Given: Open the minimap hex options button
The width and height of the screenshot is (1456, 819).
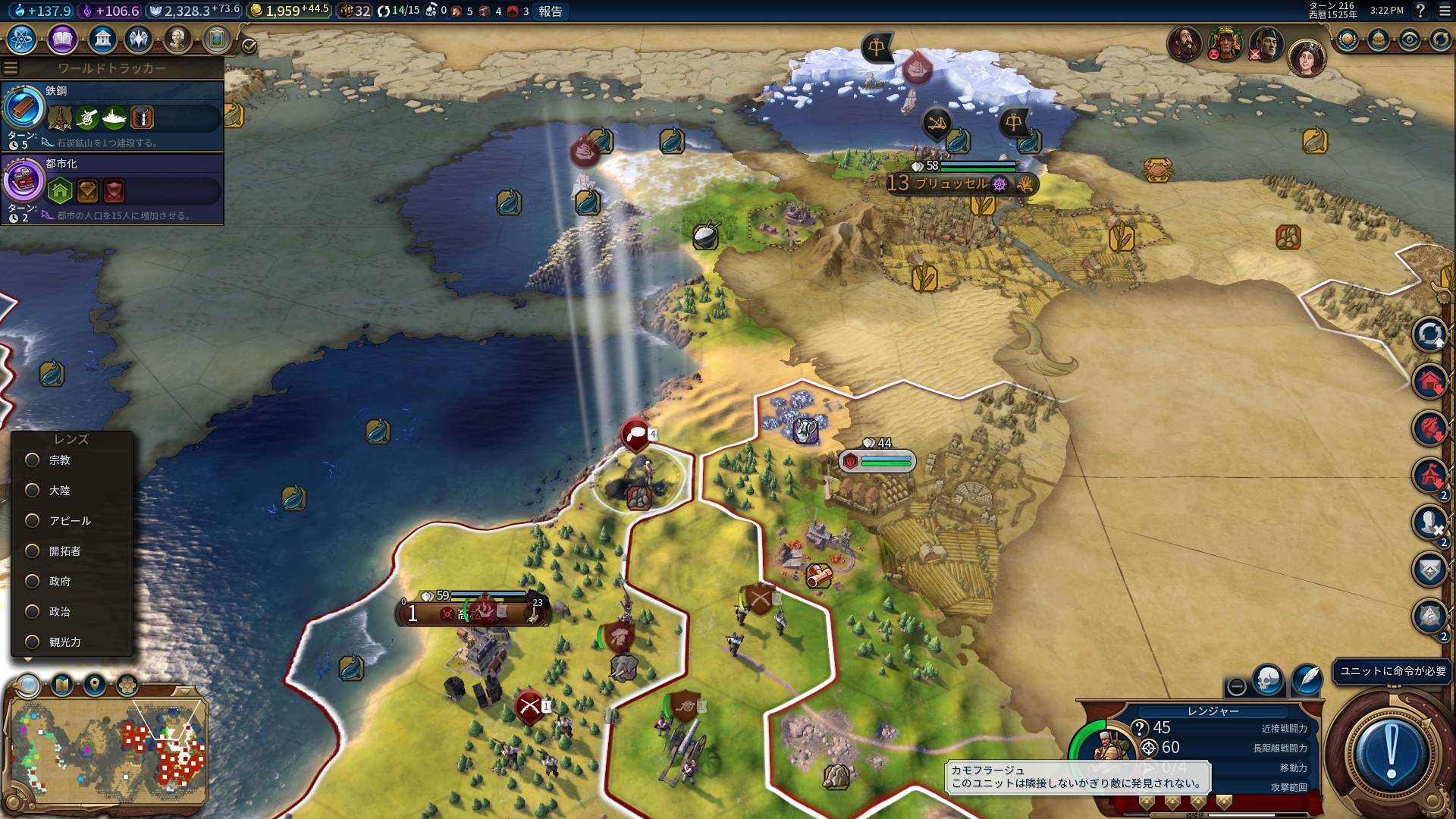Looking at the screenshot, I should pos(127,686).
